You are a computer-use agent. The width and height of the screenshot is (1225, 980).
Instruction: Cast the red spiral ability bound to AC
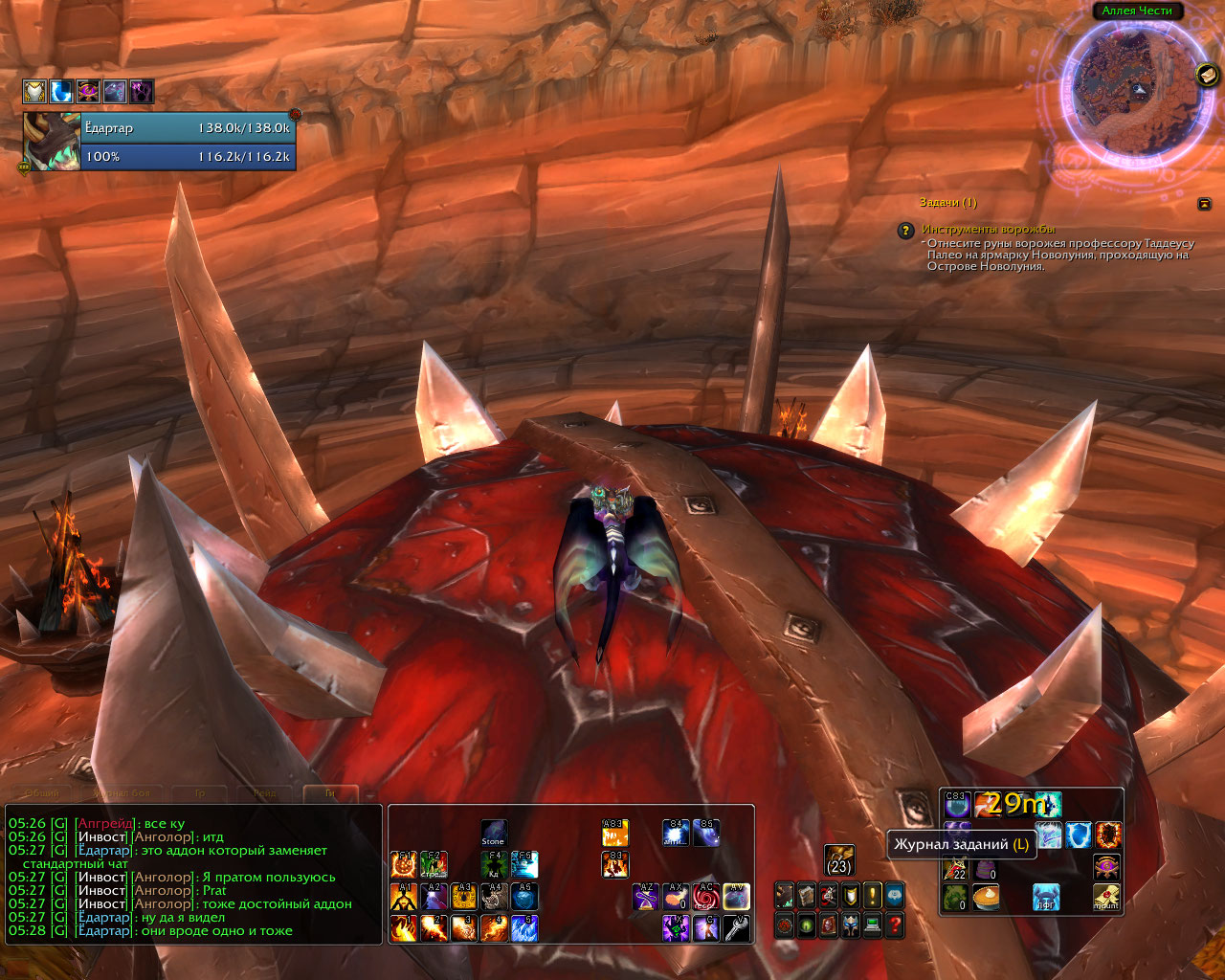tap(705, 897)
